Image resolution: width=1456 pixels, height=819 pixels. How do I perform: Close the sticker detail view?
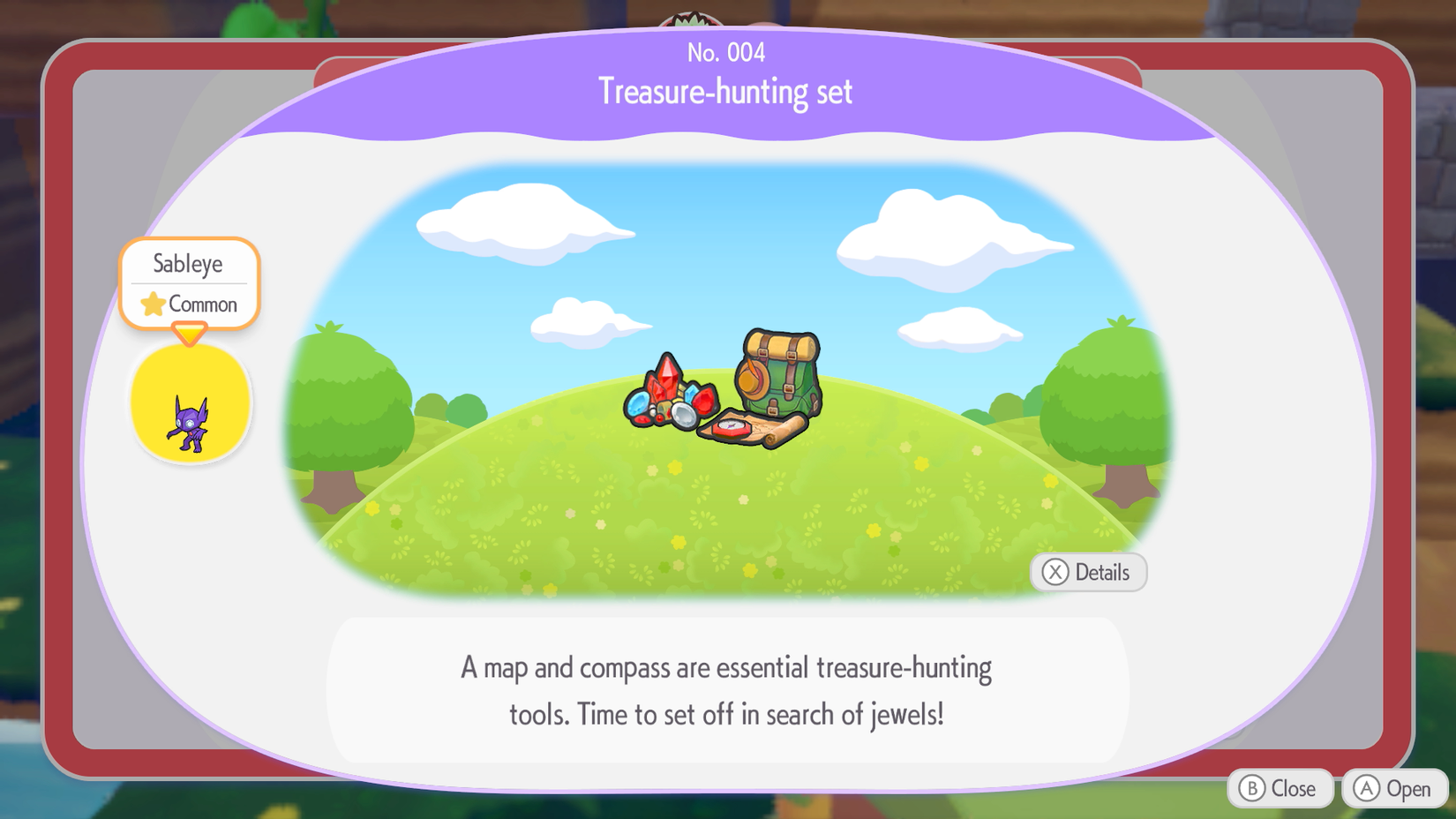[x=1280, y=788]
